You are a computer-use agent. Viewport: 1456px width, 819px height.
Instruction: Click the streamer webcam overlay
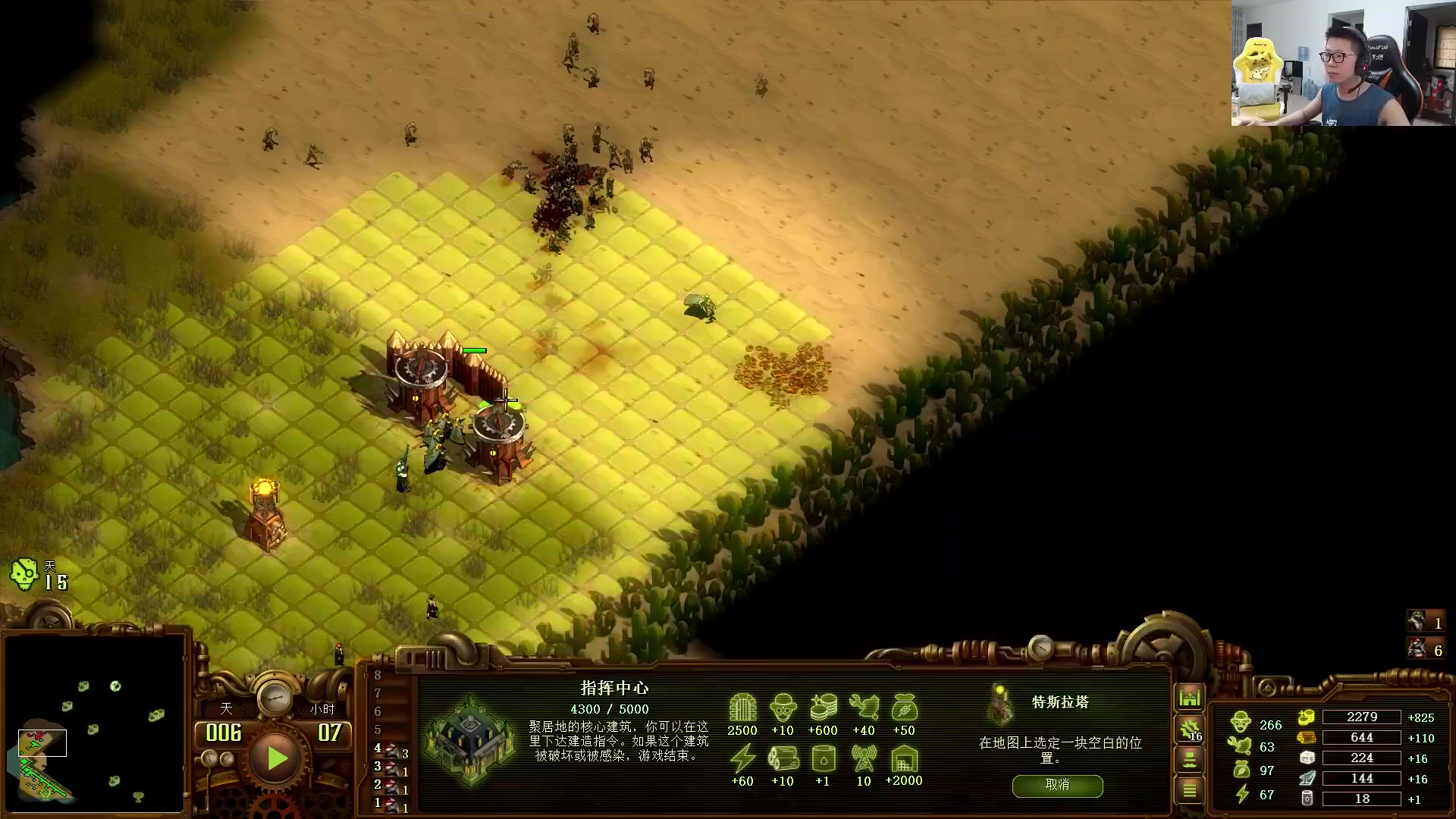click(1343, 63)
